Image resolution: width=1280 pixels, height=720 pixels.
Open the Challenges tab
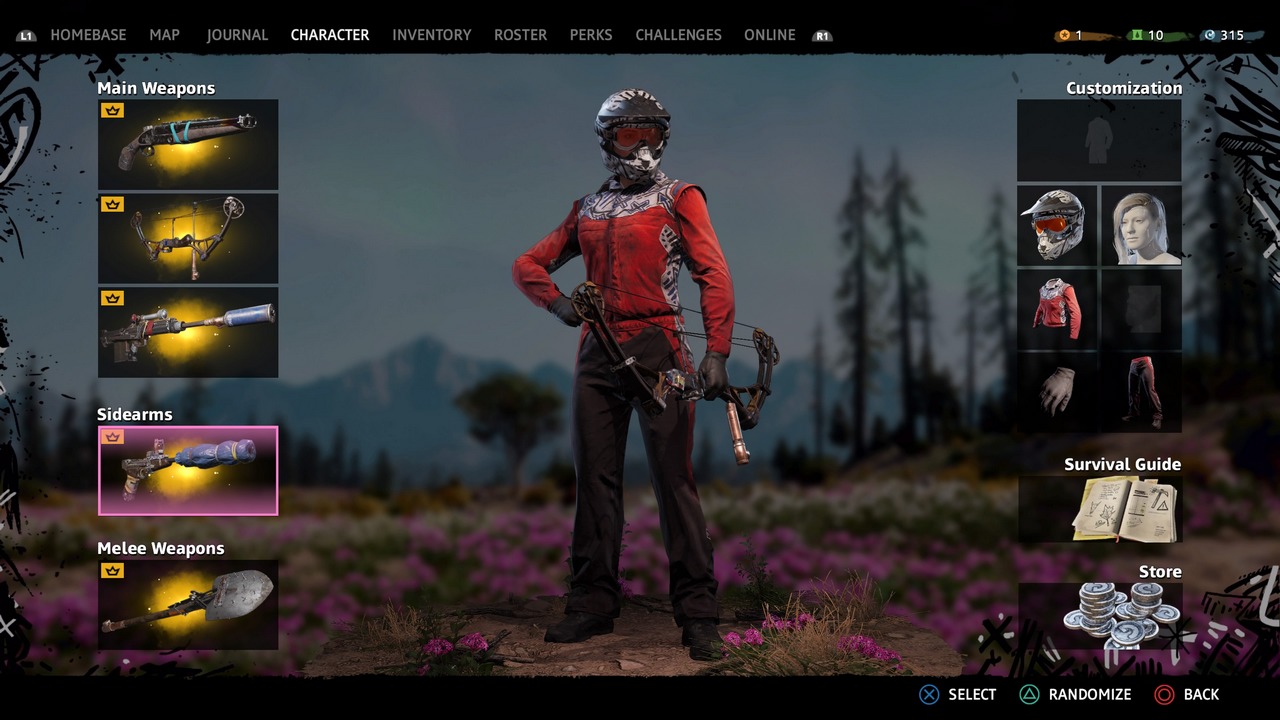[678, 35]
